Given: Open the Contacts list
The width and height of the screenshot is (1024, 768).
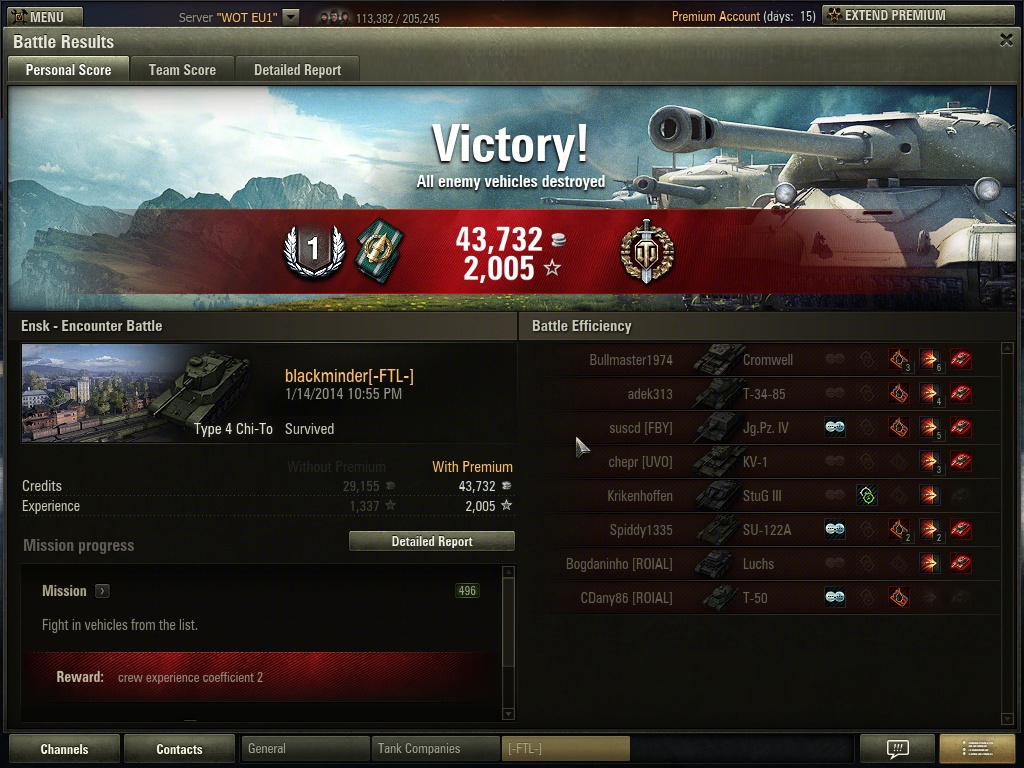Looking at the screenshot, I should 179,749.
